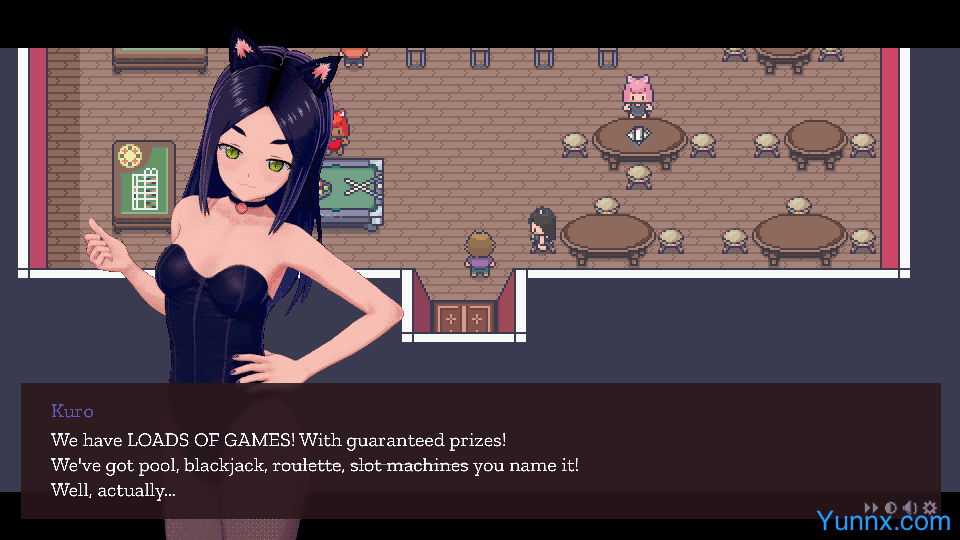Toggle the half-circle contrast icon

tap(890, 508)
